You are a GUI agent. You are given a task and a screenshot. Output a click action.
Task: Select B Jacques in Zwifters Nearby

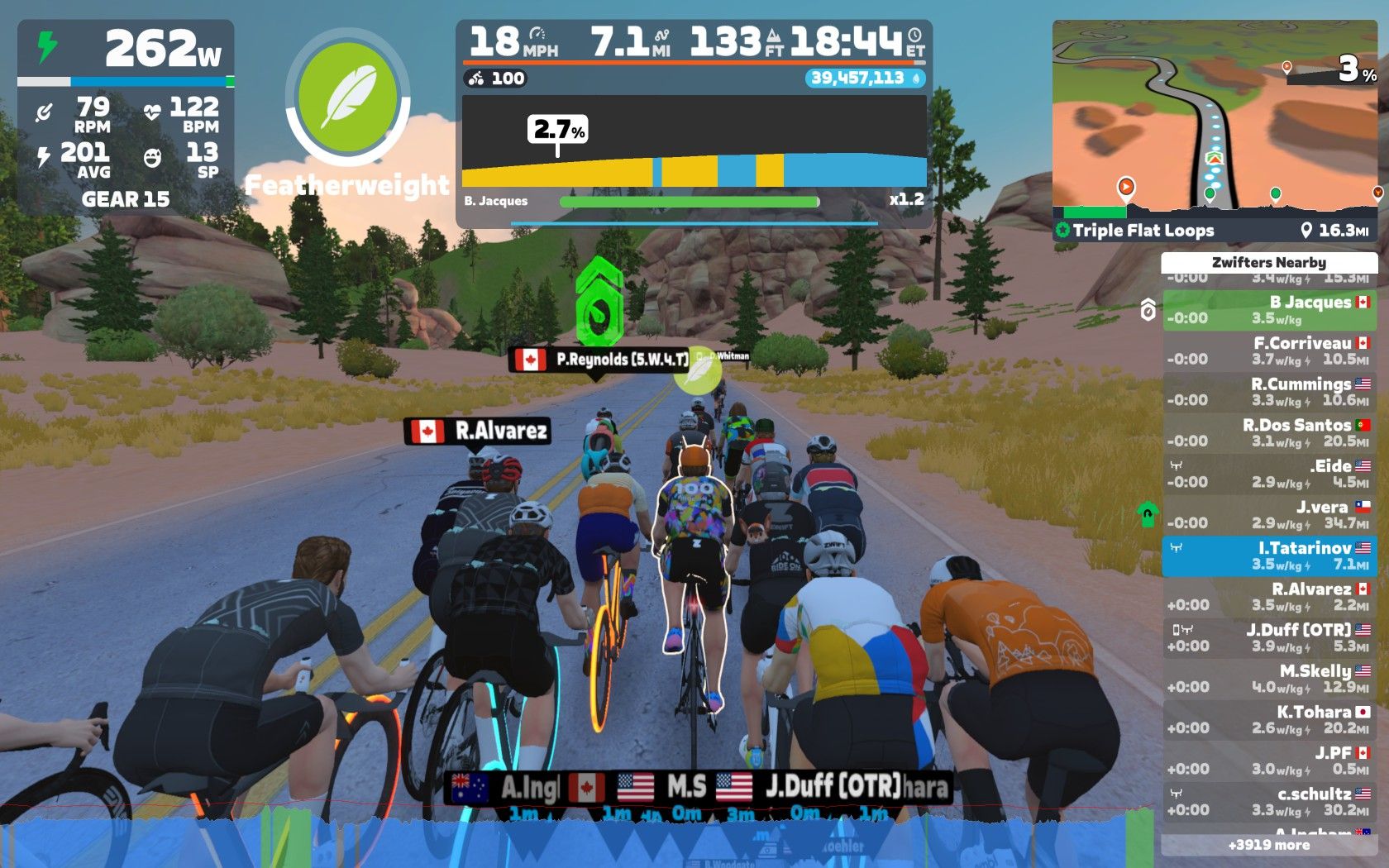click(1269, 310)
